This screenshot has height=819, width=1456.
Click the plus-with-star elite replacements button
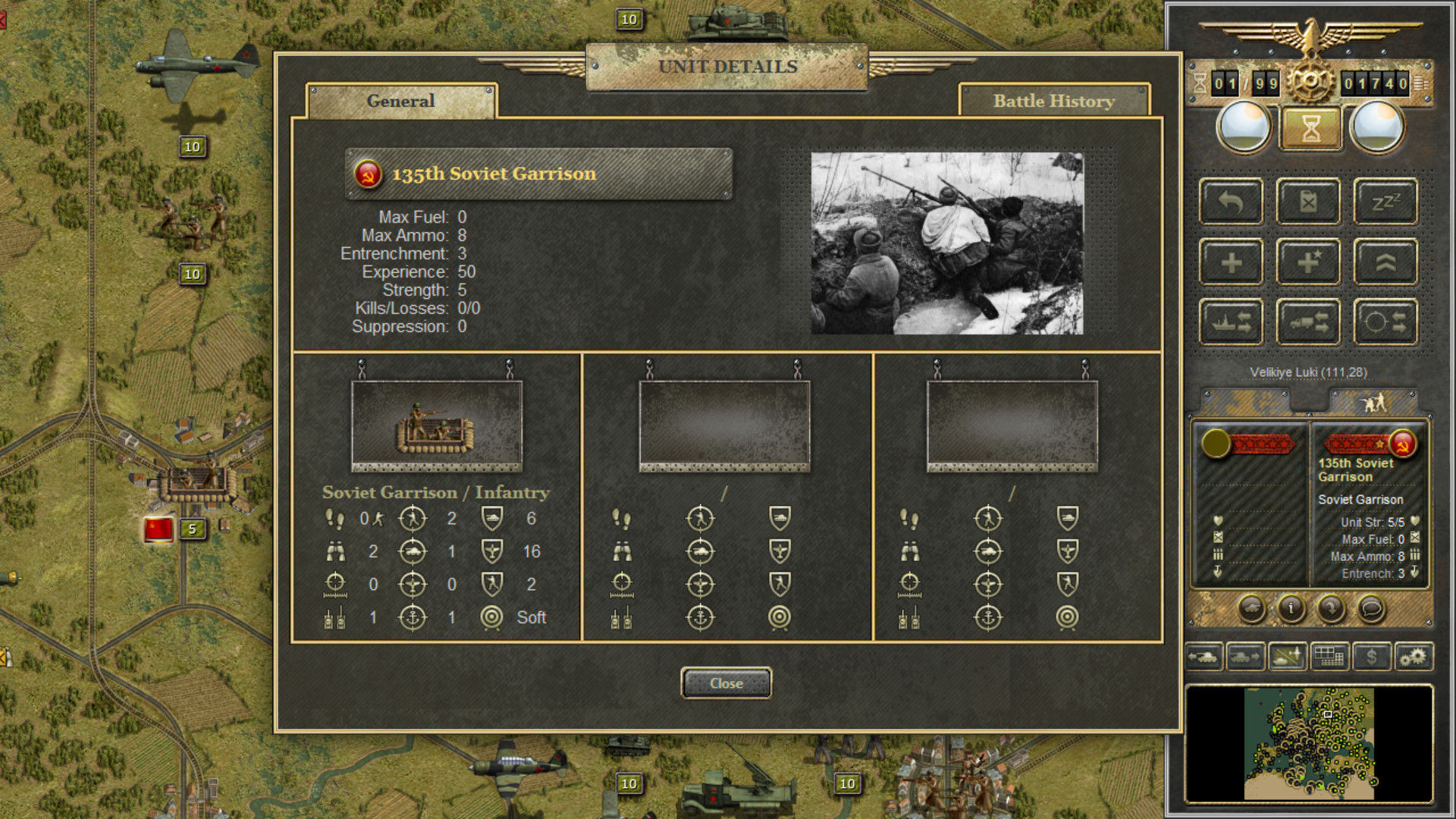pos(1308,262)
